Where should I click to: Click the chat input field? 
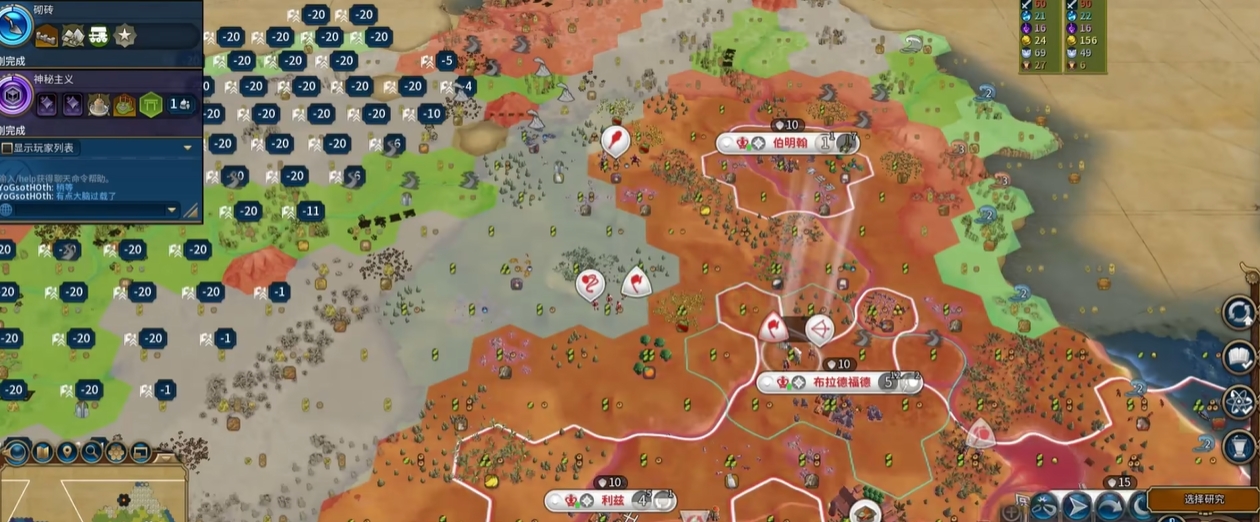[x=90, y=210]
